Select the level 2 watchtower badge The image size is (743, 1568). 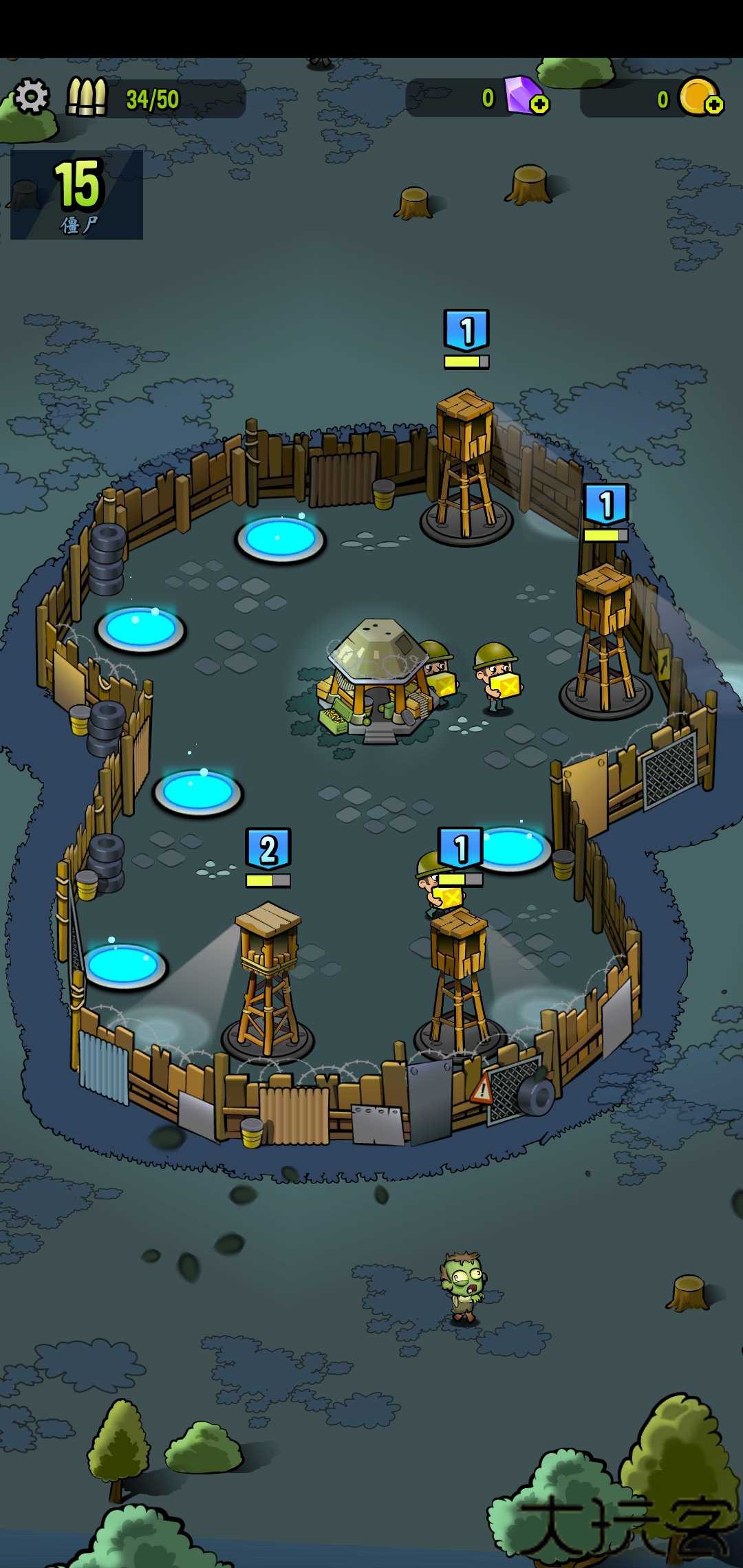pyautogui.click(x=268, y=849)
